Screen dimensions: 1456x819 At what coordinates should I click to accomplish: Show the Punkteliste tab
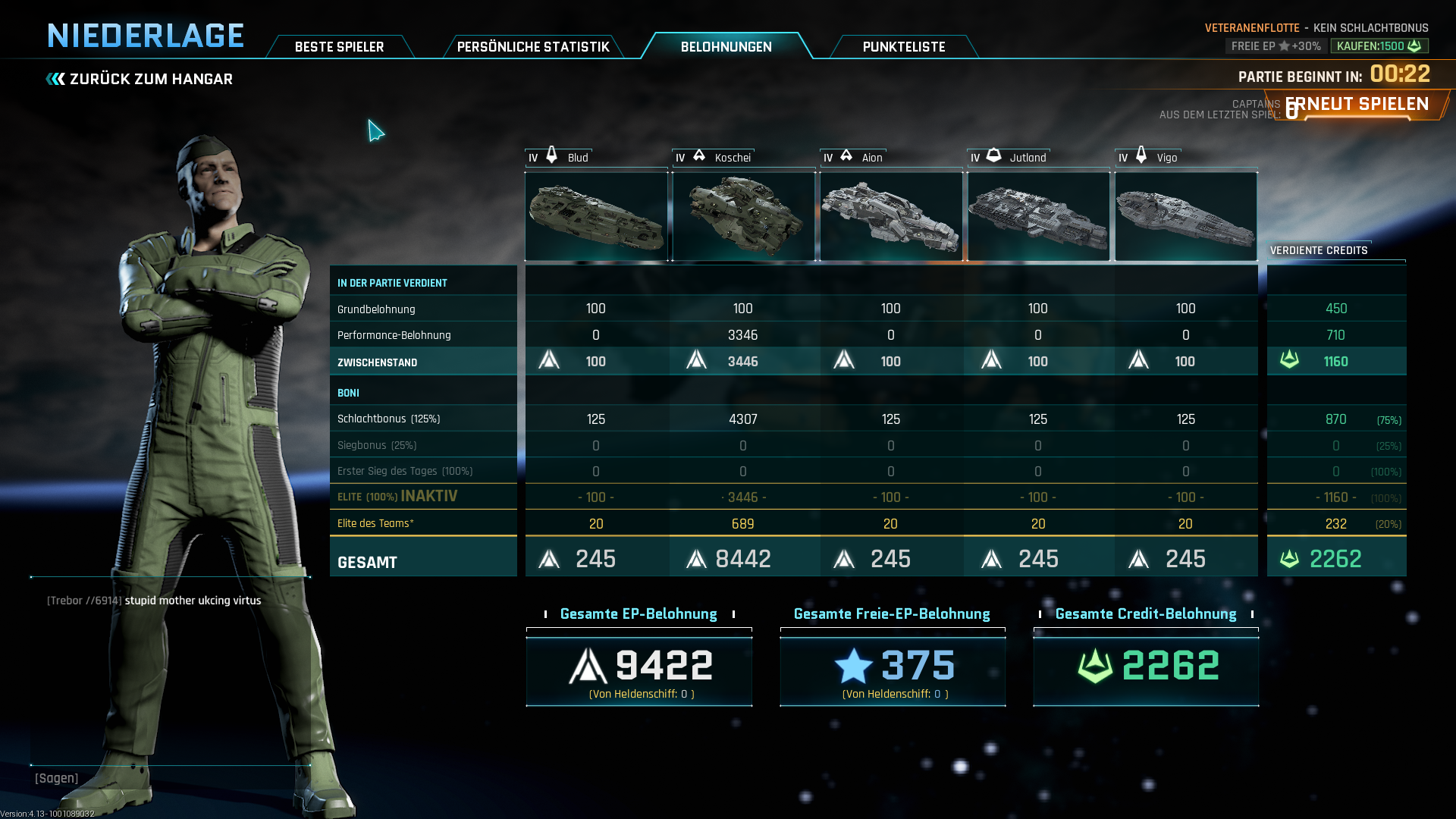tap(903, 47)
